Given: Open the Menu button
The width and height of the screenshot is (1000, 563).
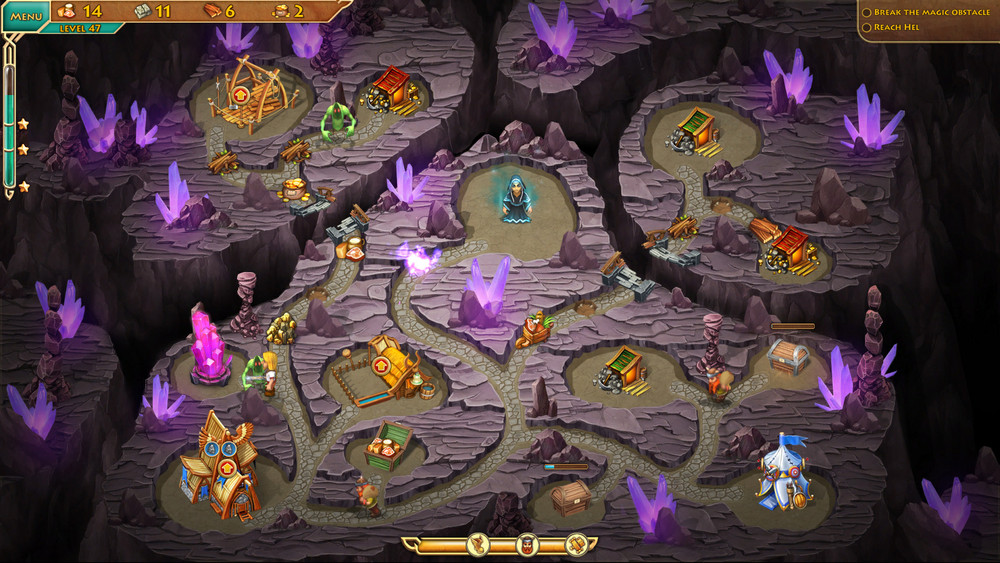Looking at the screenshot, I should [26, 16].
